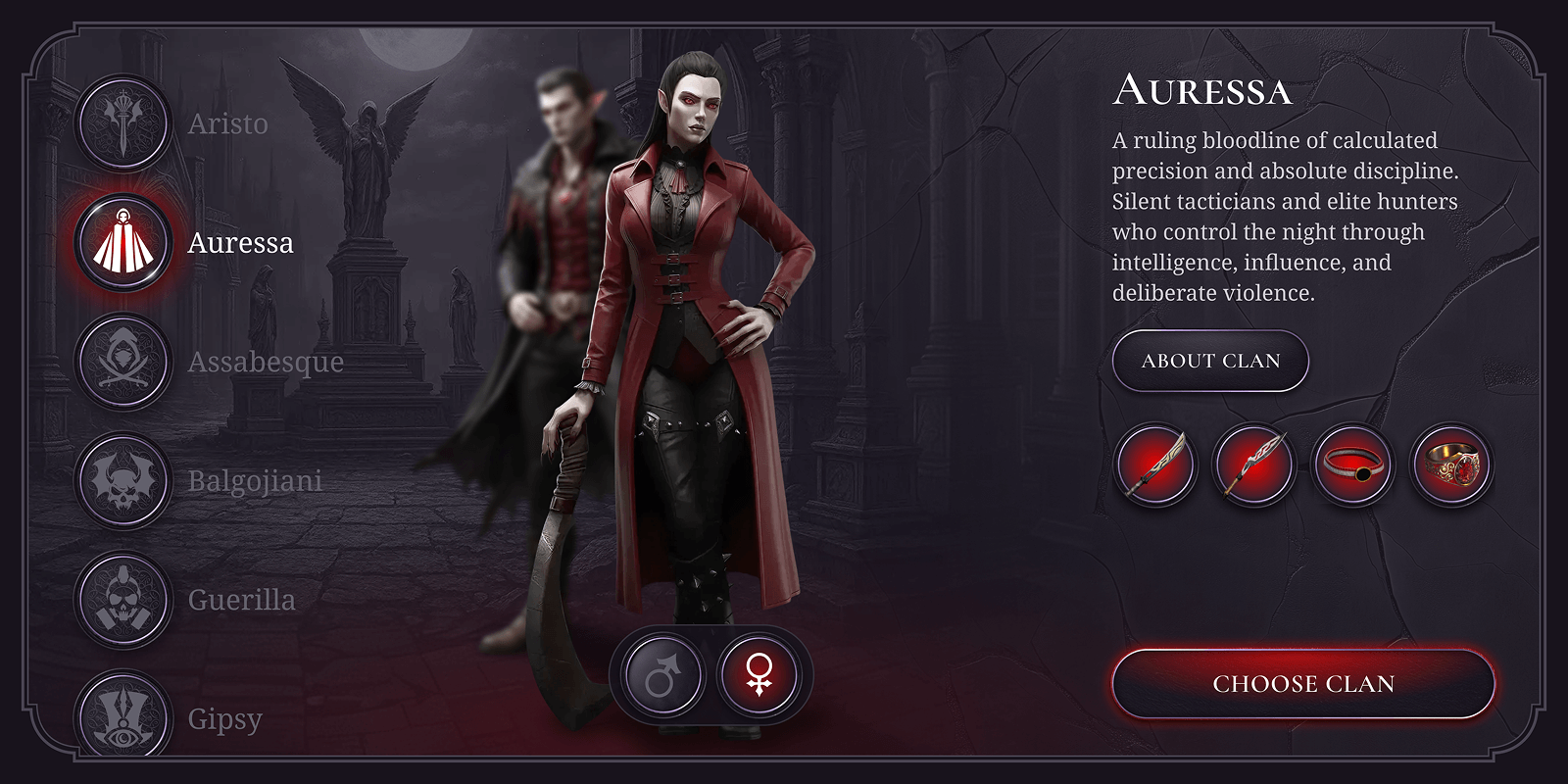The height and width of the screenshot is (784, 1568).
Task: Switch to the male character
Action: pos(662,676)
